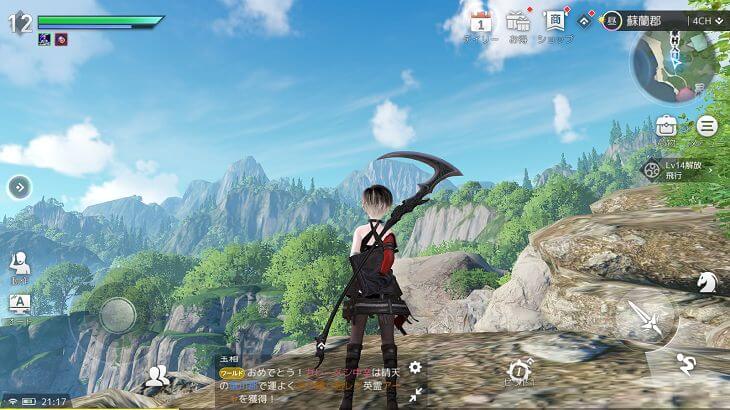Open the friends list icon
This screenshot has width=730, height=410.
click(156, 376)
